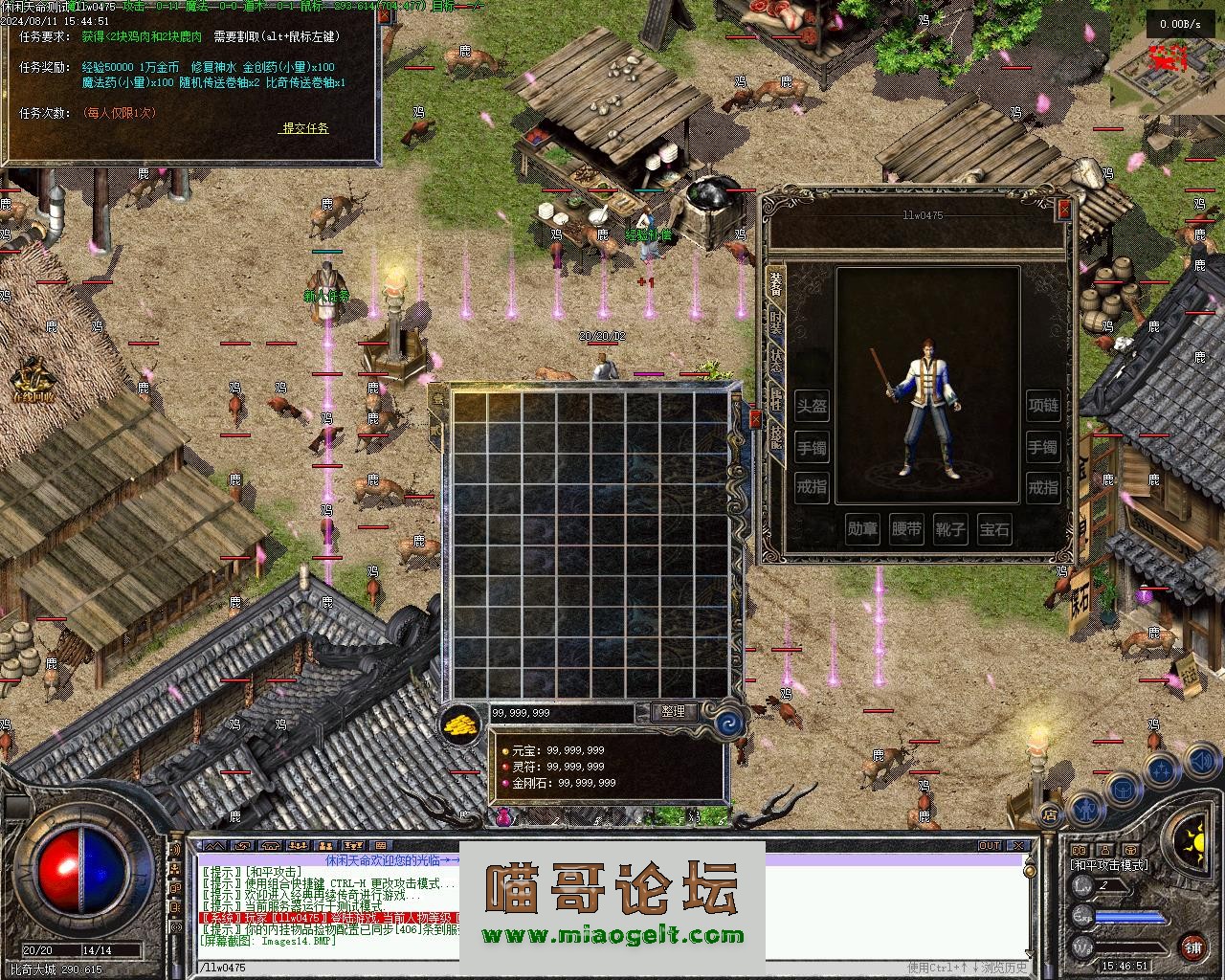Image resolution: width=1225 pixels, height=980 pixels.
Task: Show the 属性 attributes tab
Action: 775,400
